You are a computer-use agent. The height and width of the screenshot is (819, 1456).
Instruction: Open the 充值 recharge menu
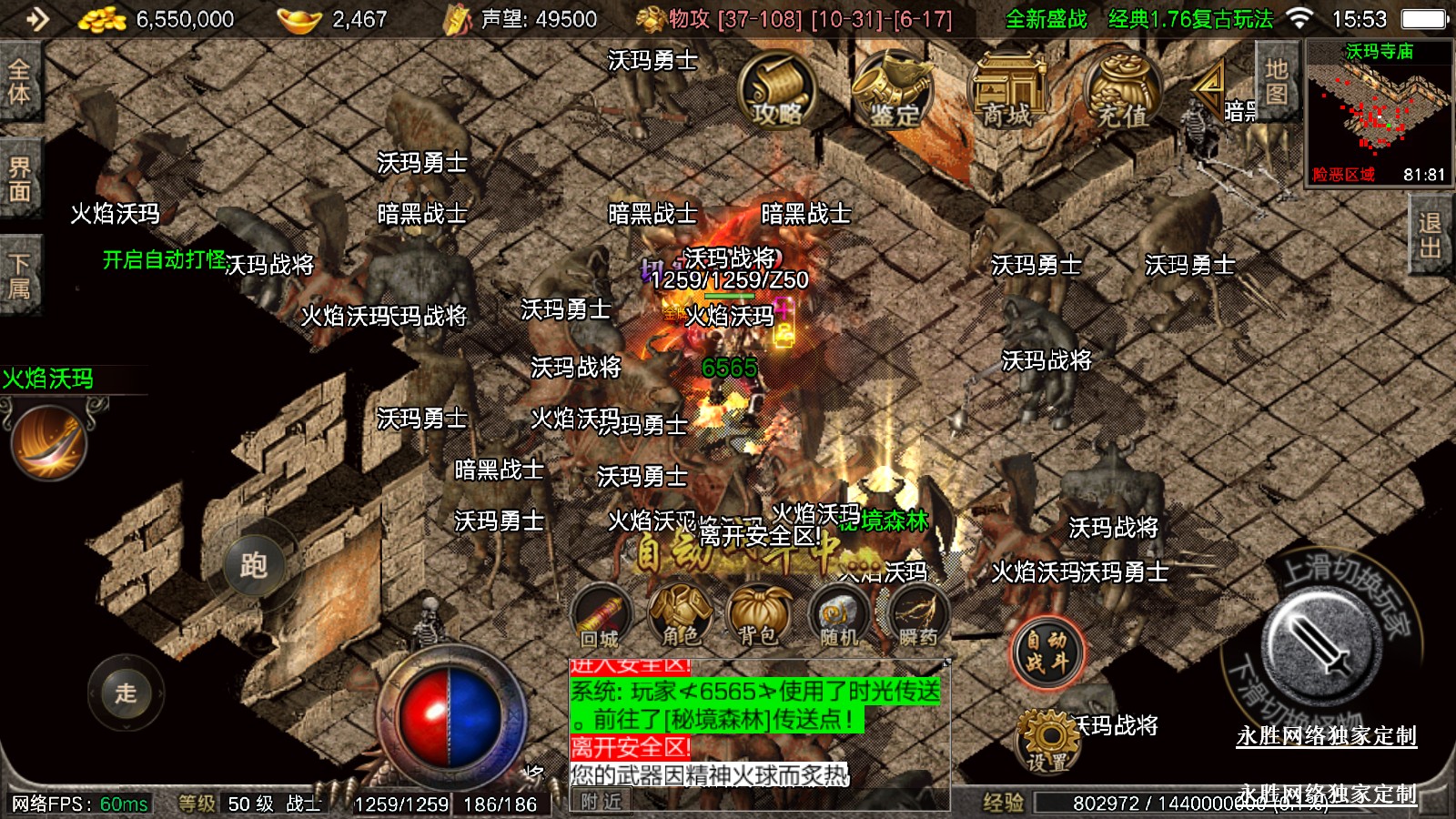(1121, 92)
